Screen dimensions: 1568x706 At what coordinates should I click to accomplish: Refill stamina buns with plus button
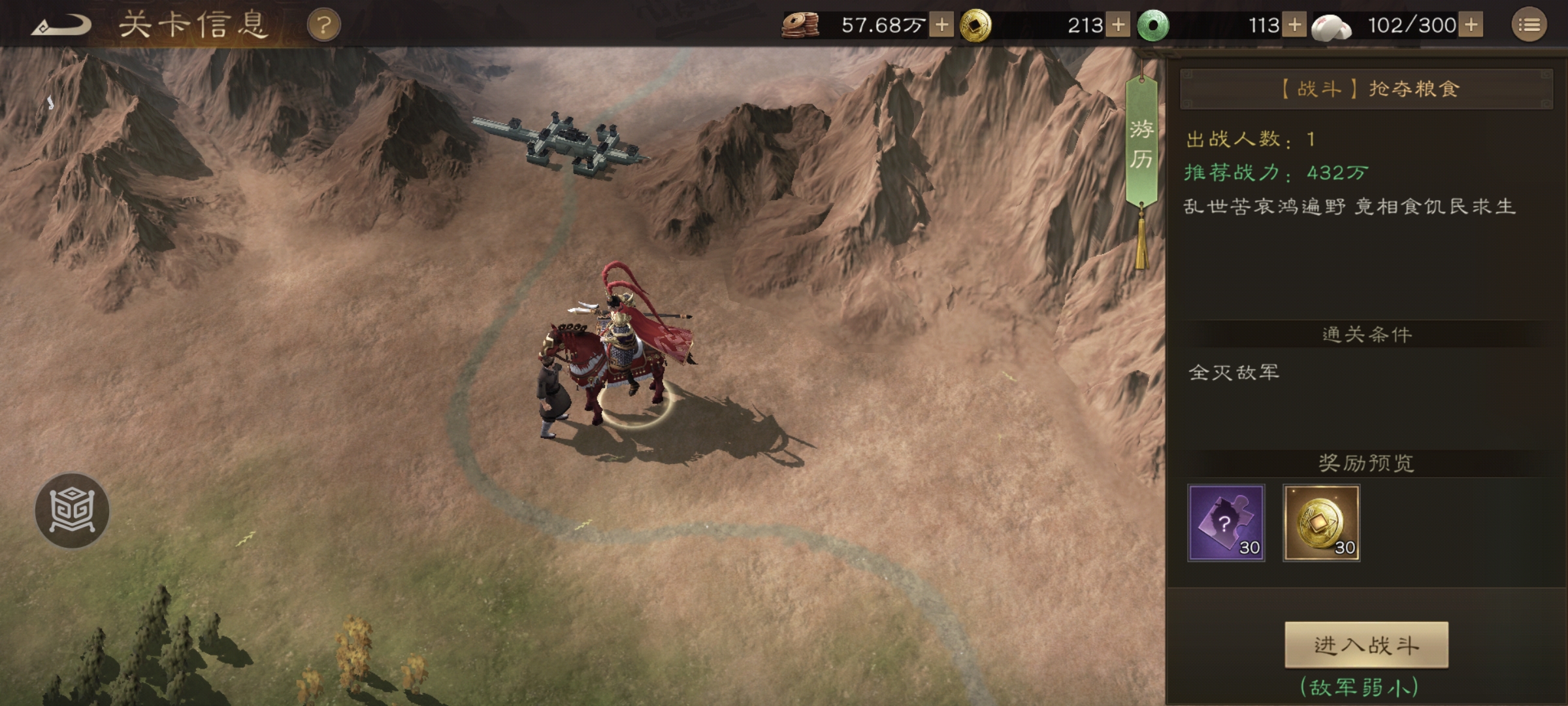pos(1471,25)
